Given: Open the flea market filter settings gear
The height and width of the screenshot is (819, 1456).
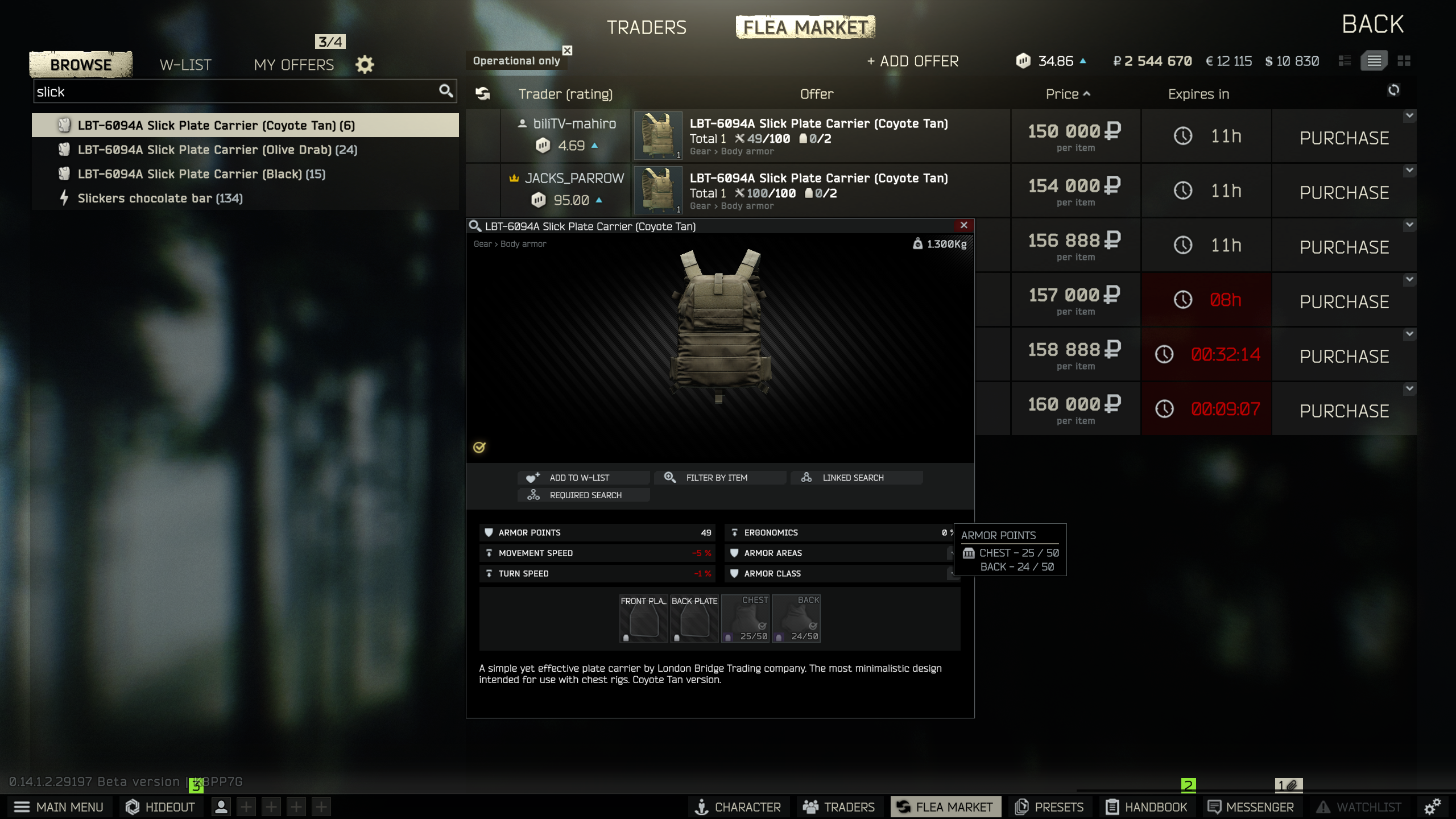Looking at the screenshot, I should tap(365, 64).
